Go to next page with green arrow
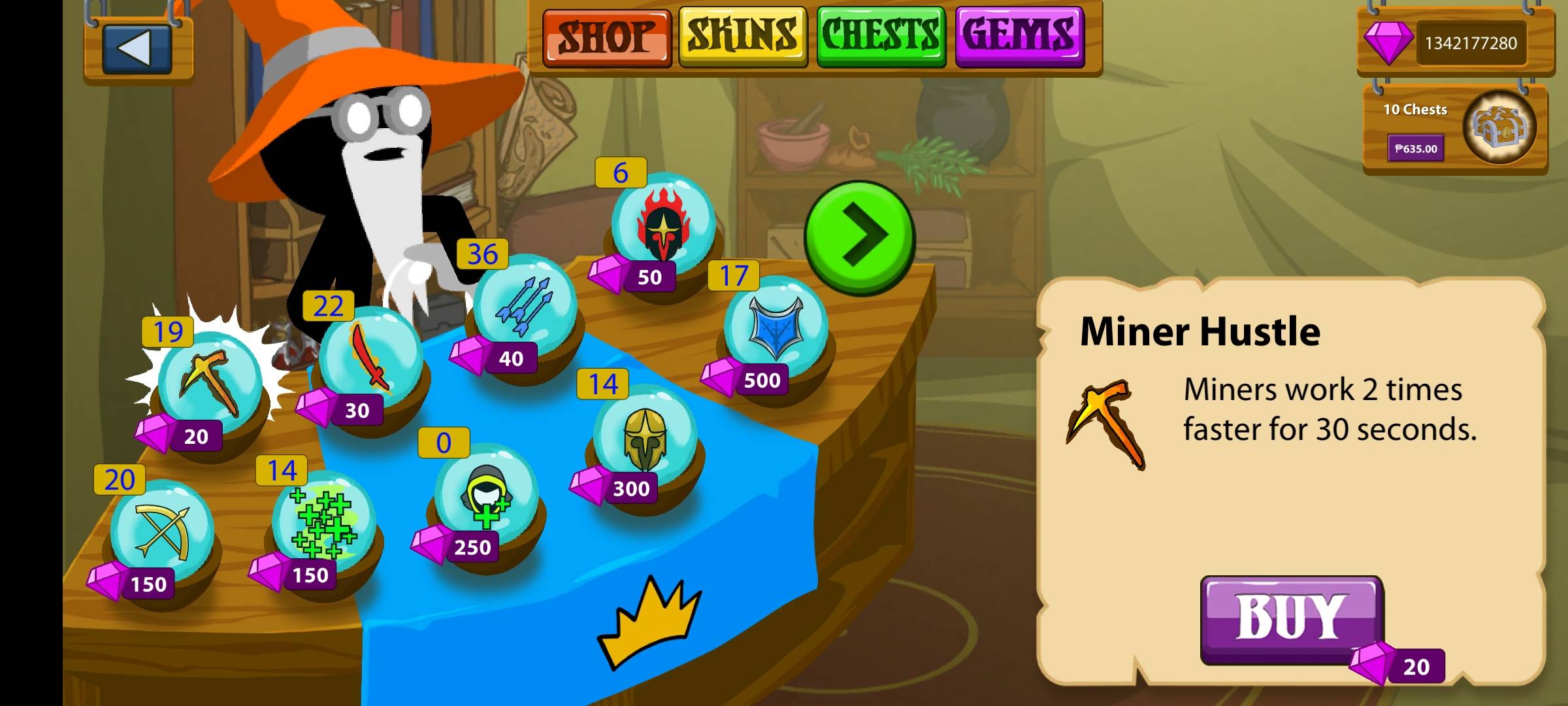 tap(859, 237)
